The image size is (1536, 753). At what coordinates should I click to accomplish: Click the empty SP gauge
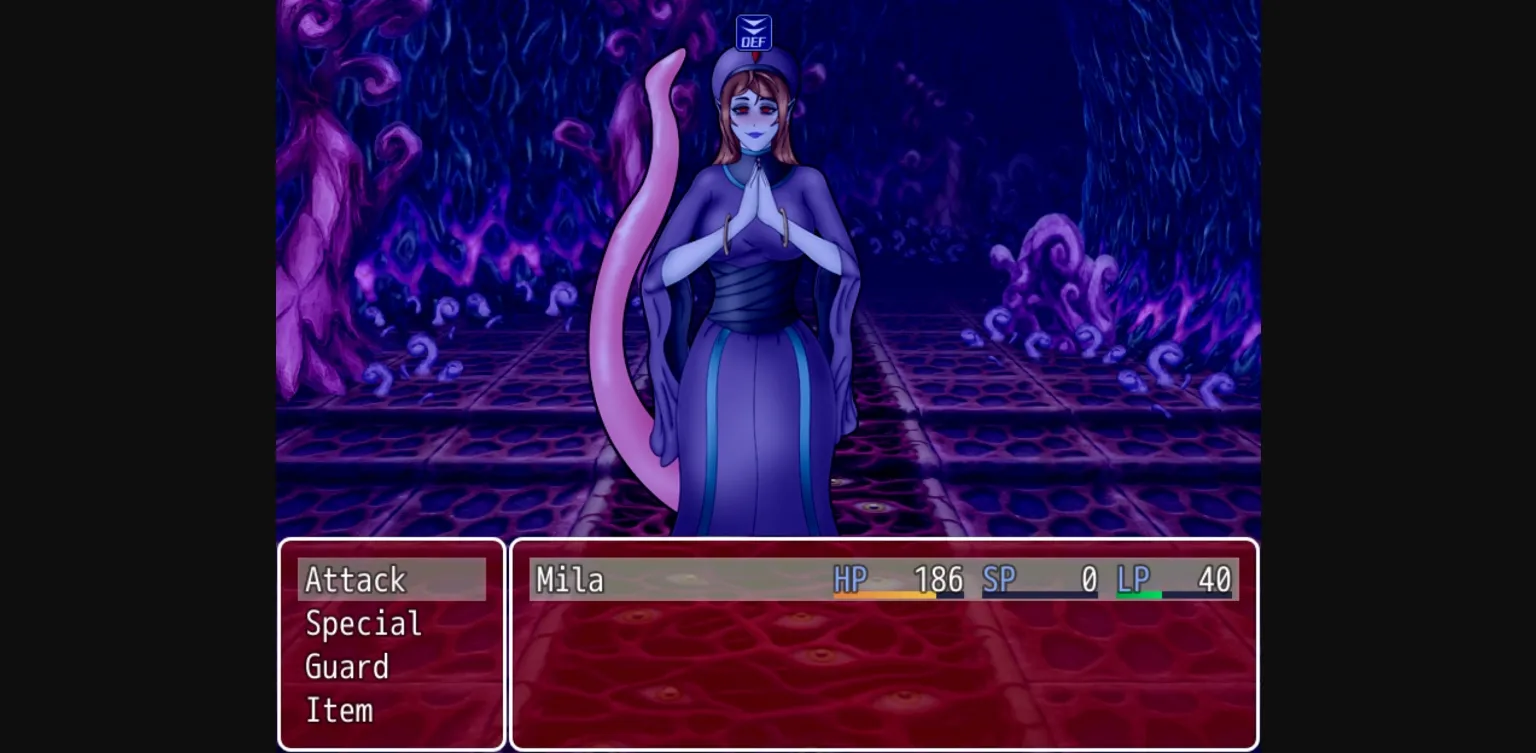pyautogui.click(x=1040, y=594)
